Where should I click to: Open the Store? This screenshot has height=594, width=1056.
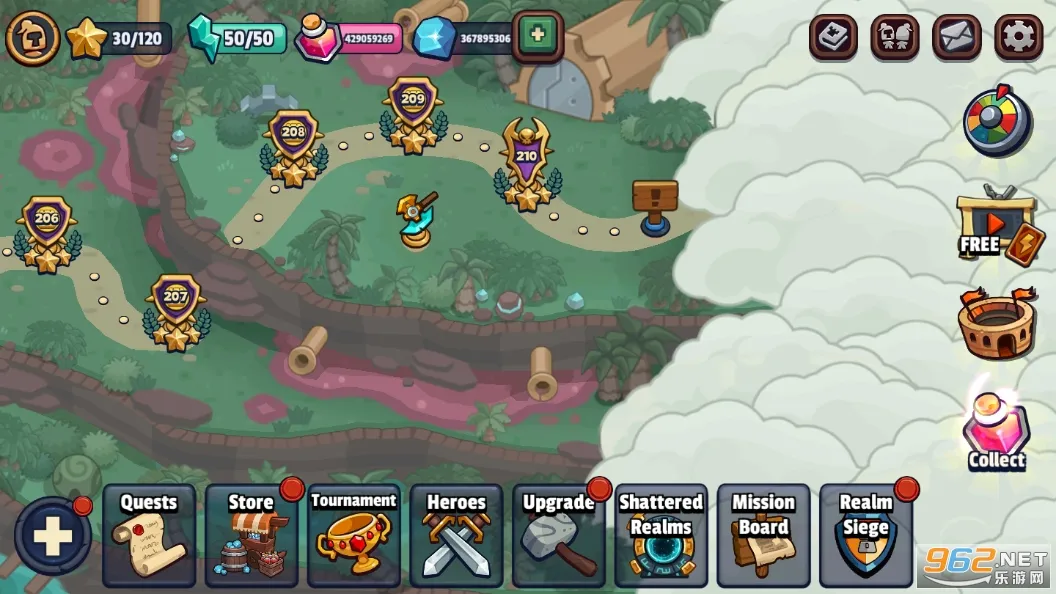tap(251, 535)
